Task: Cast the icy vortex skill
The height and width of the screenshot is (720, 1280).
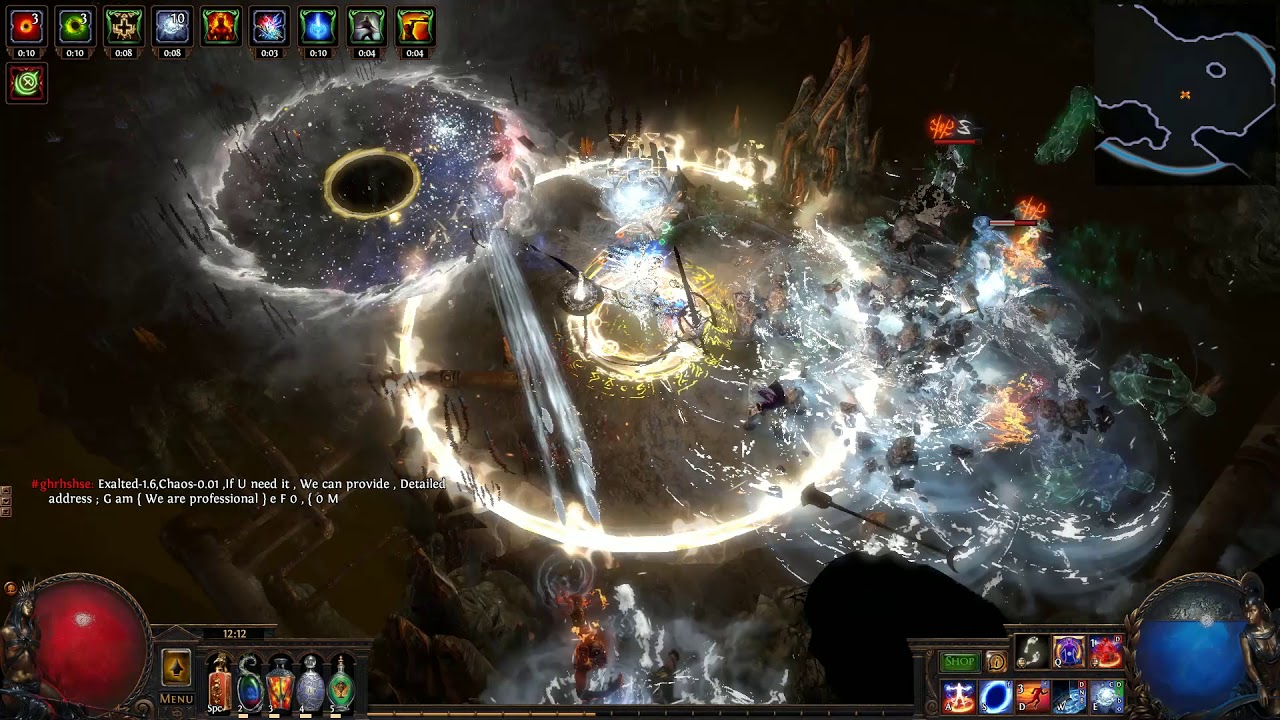Action: click(x=1069, y=696)
